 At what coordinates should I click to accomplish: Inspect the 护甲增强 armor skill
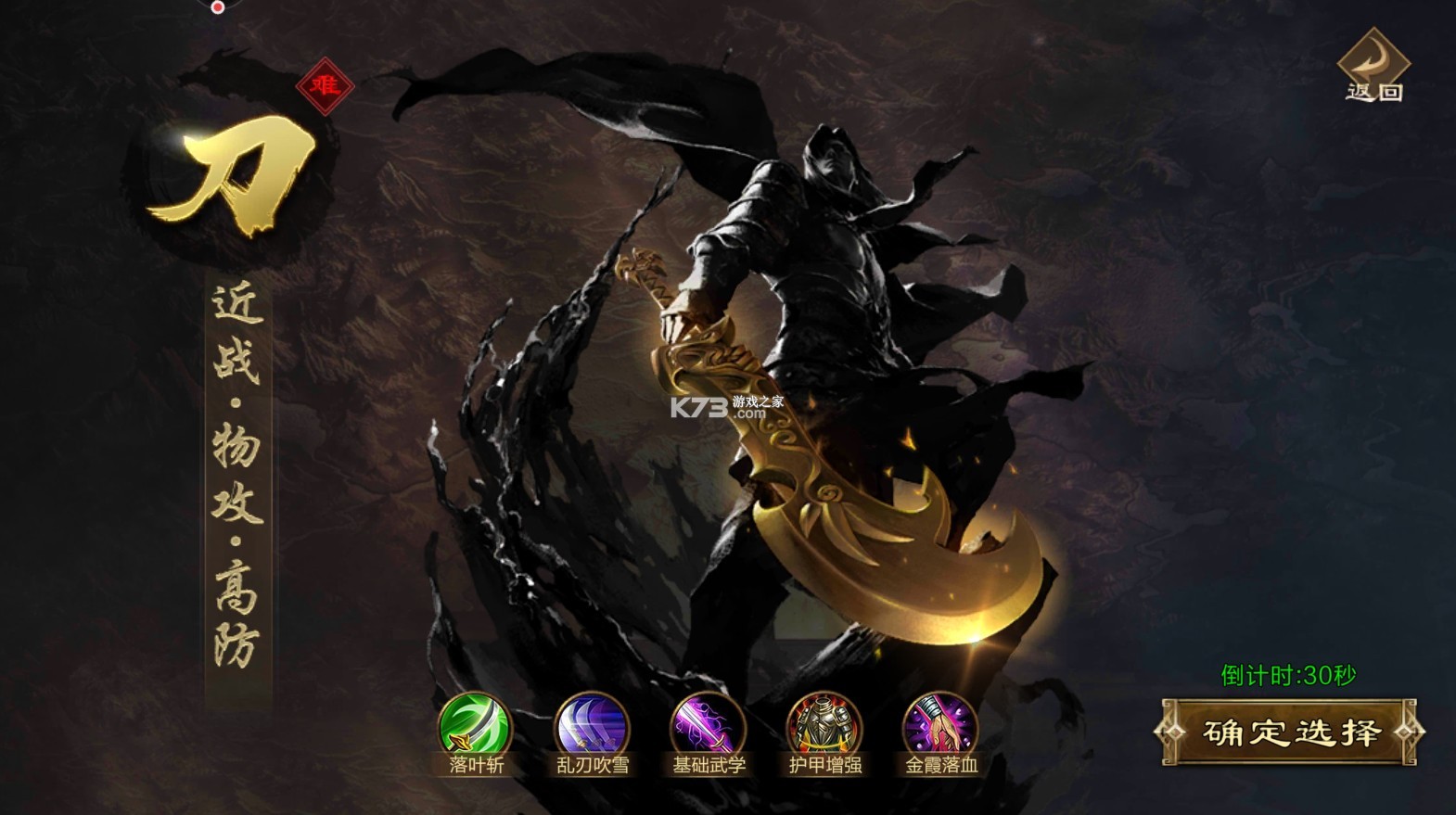824,726
